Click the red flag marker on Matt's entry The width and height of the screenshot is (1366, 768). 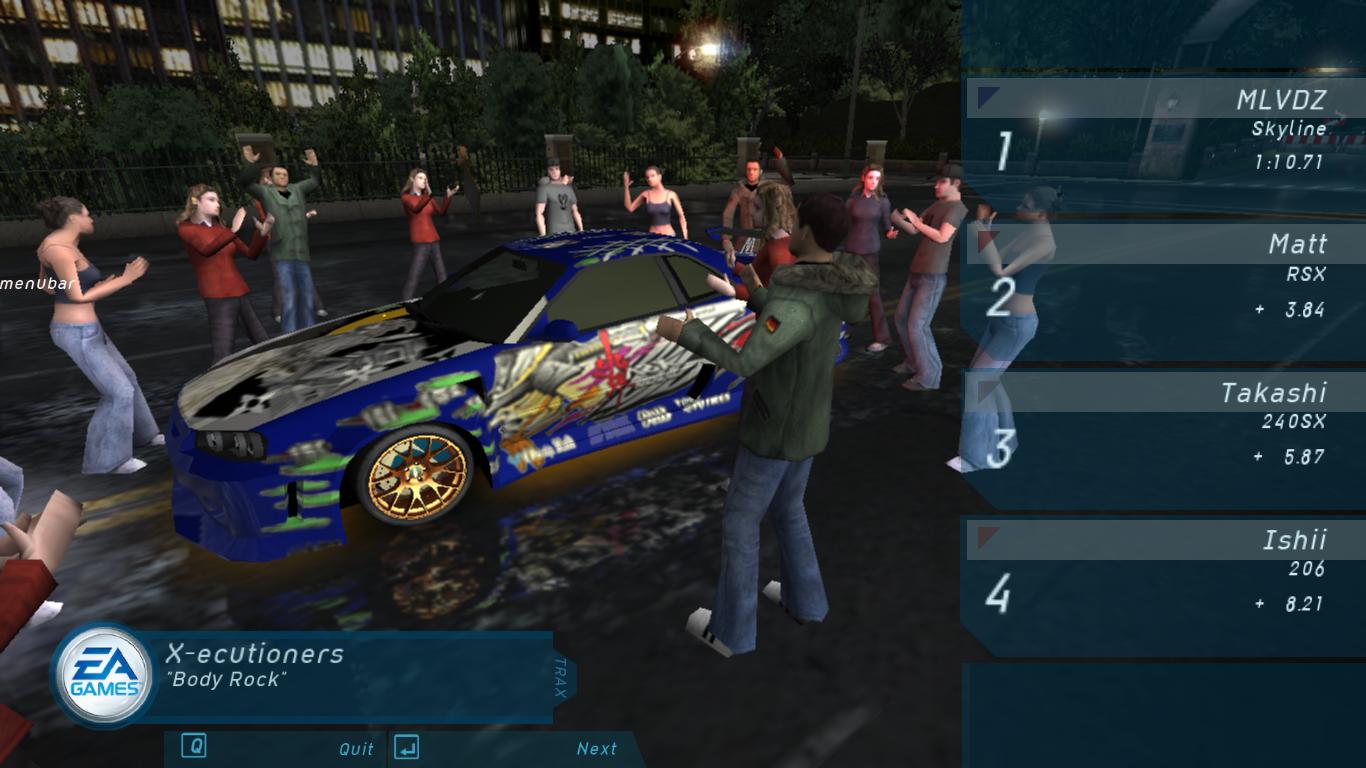[986, 239]
